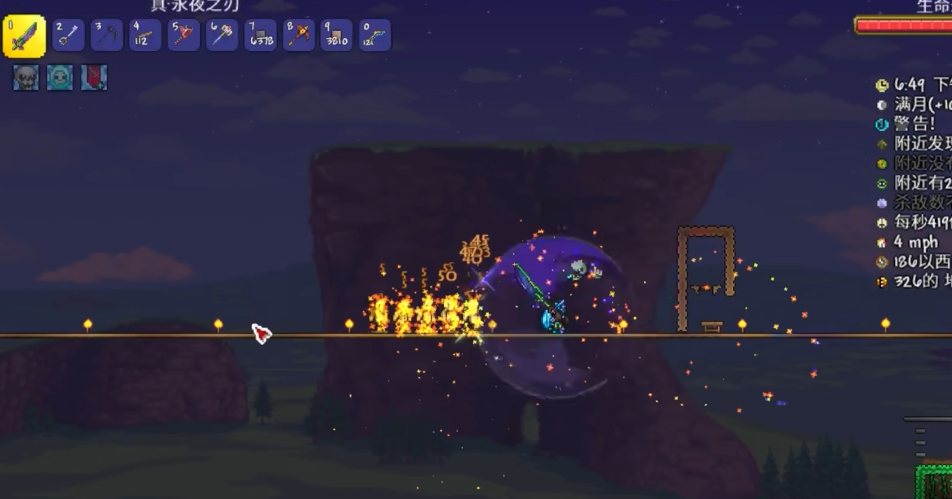The image size is (952, 499).
Task: Select the True Night's Edge sword slot
Action: point(24,36)
